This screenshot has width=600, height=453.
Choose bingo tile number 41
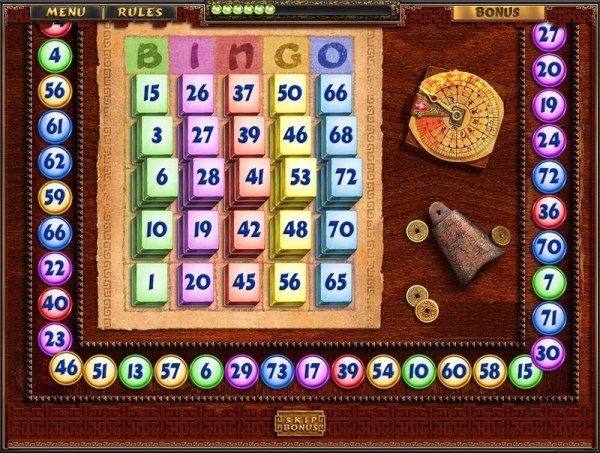tap(254, 177)
